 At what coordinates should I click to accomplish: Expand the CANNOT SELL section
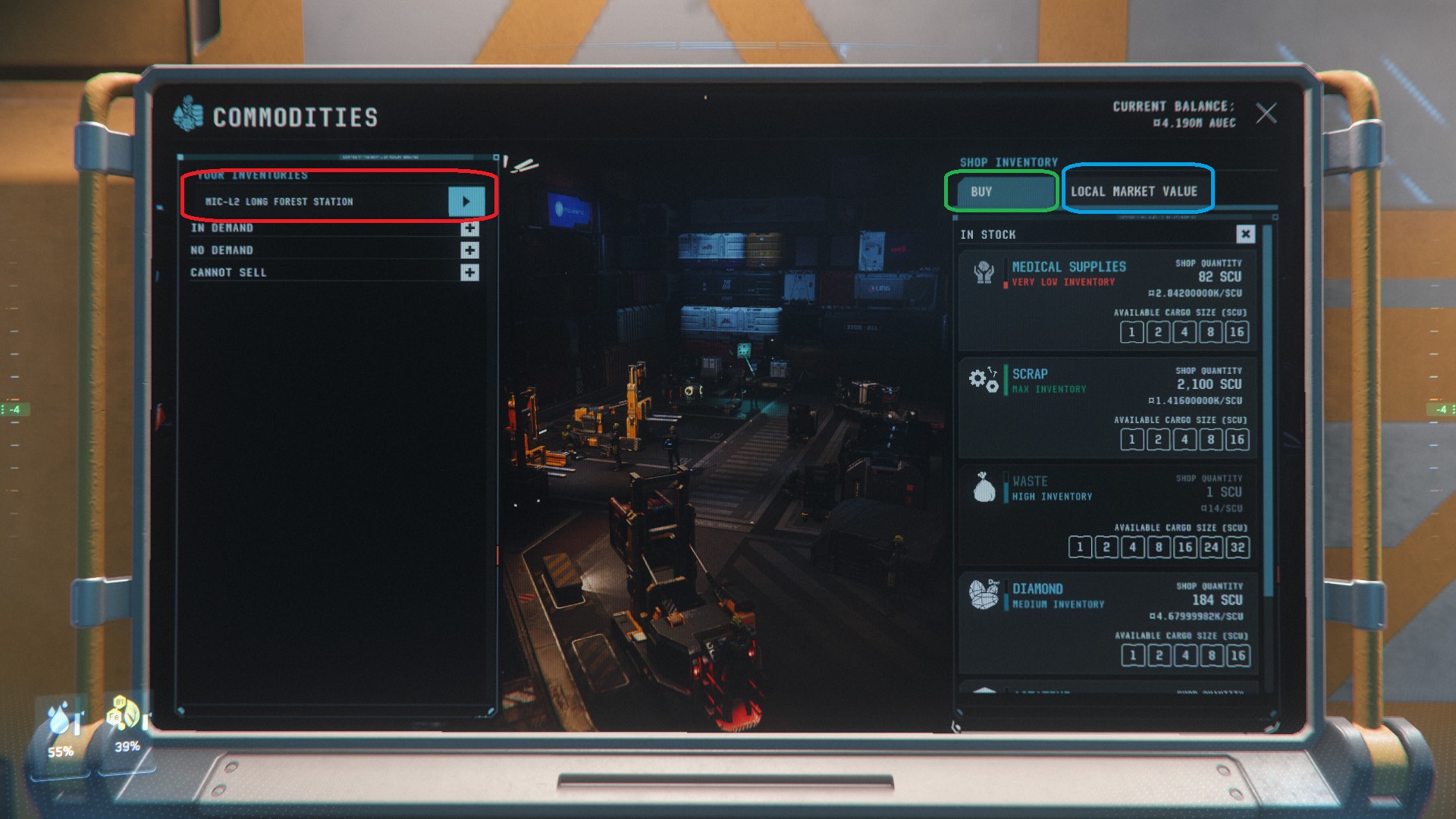[x=469, y=271]
